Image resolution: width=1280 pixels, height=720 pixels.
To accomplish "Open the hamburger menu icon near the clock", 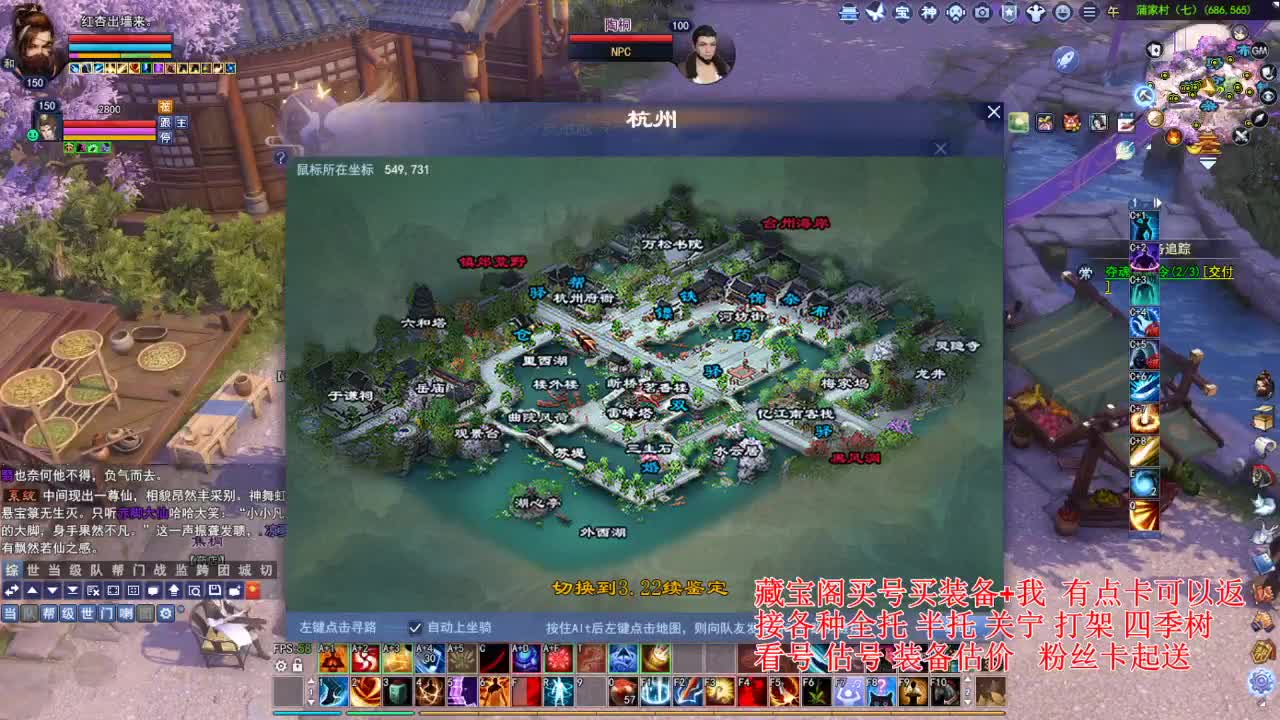I will (1090, 13).
